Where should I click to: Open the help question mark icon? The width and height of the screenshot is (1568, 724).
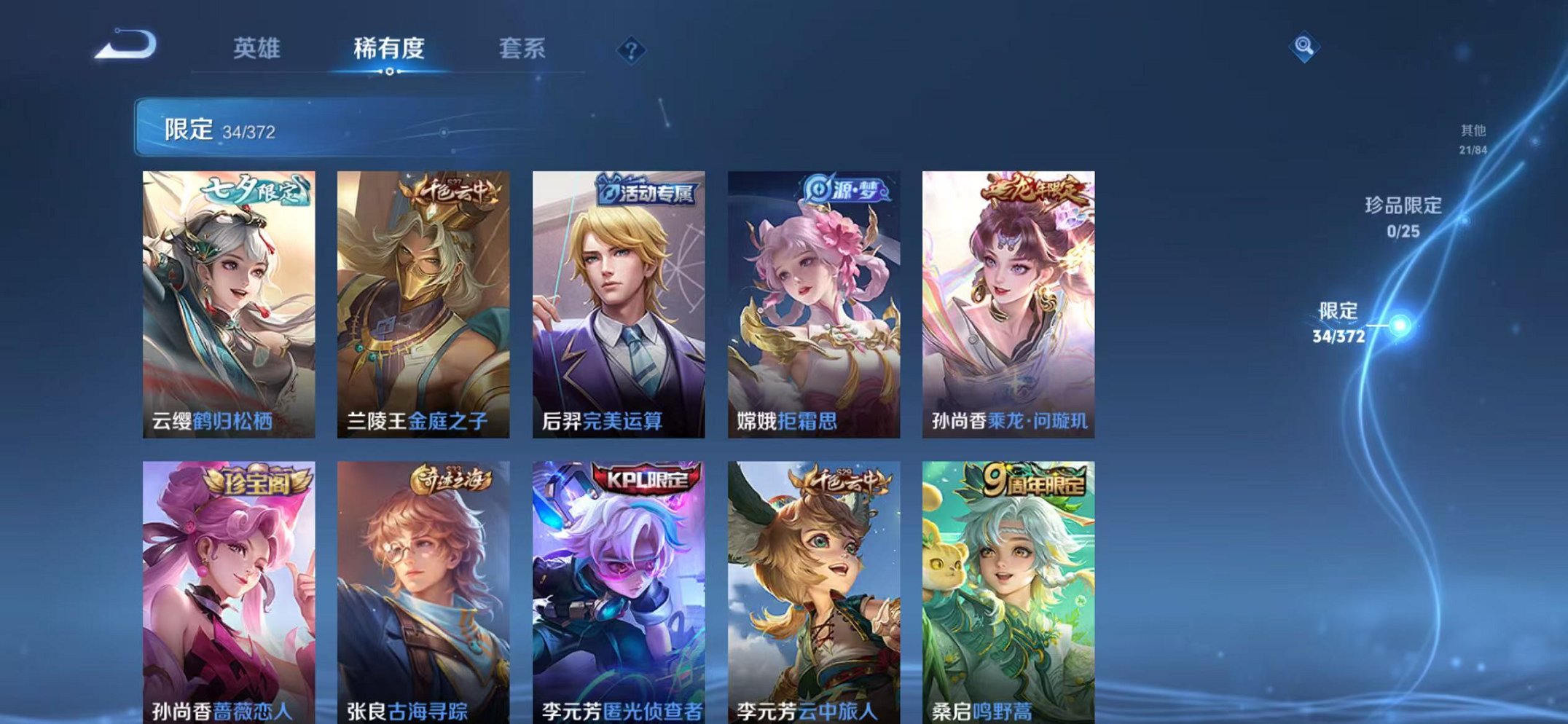coord(631,50)
